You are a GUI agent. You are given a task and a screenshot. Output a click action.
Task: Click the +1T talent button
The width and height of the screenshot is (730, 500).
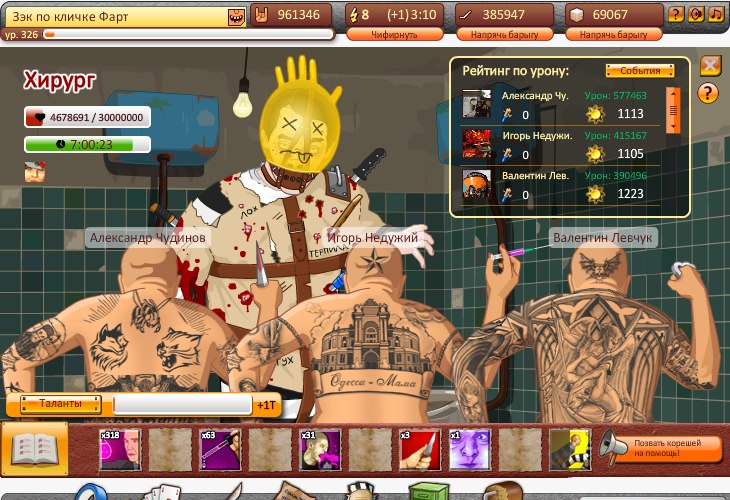point(265,406)
